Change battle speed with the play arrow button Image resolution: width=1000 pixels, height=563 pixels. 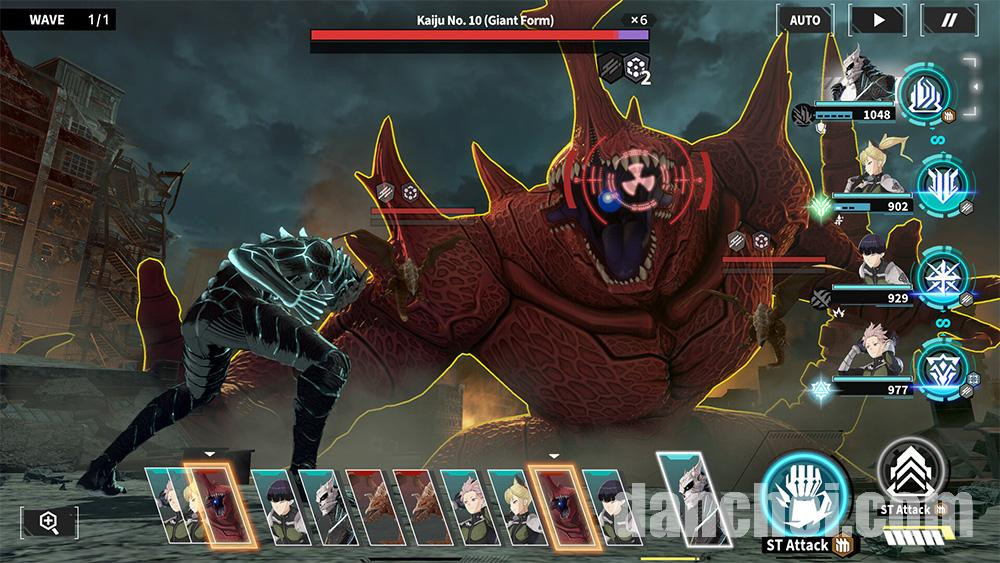click(877, 20)
